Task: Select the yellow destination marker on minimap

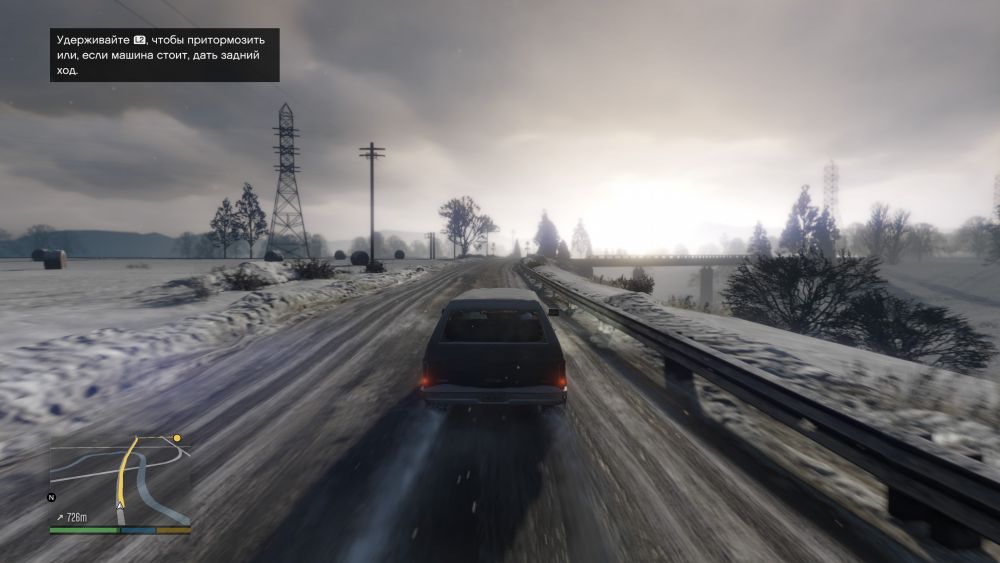Action: coord(177,438)
